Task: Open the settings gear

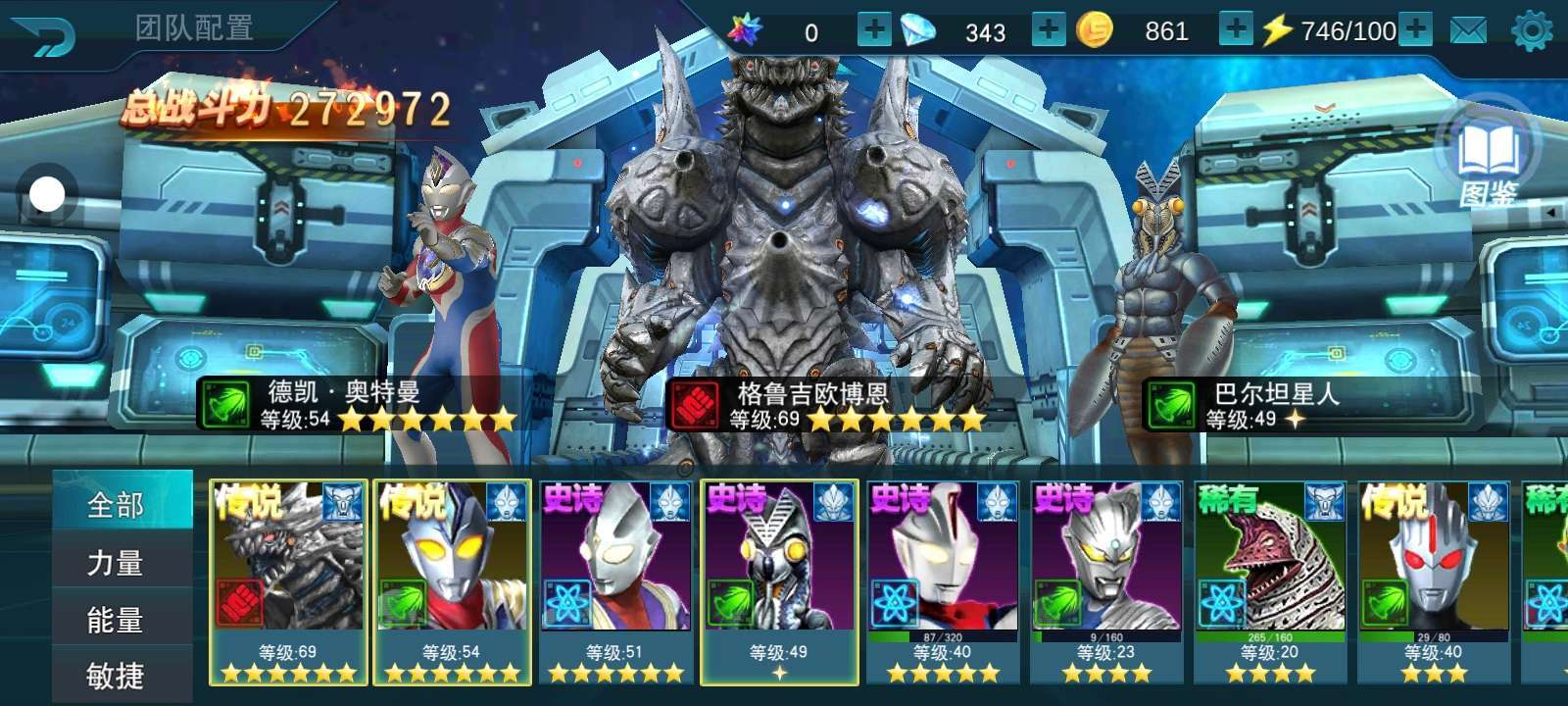Action: [x=1532, y=31]
